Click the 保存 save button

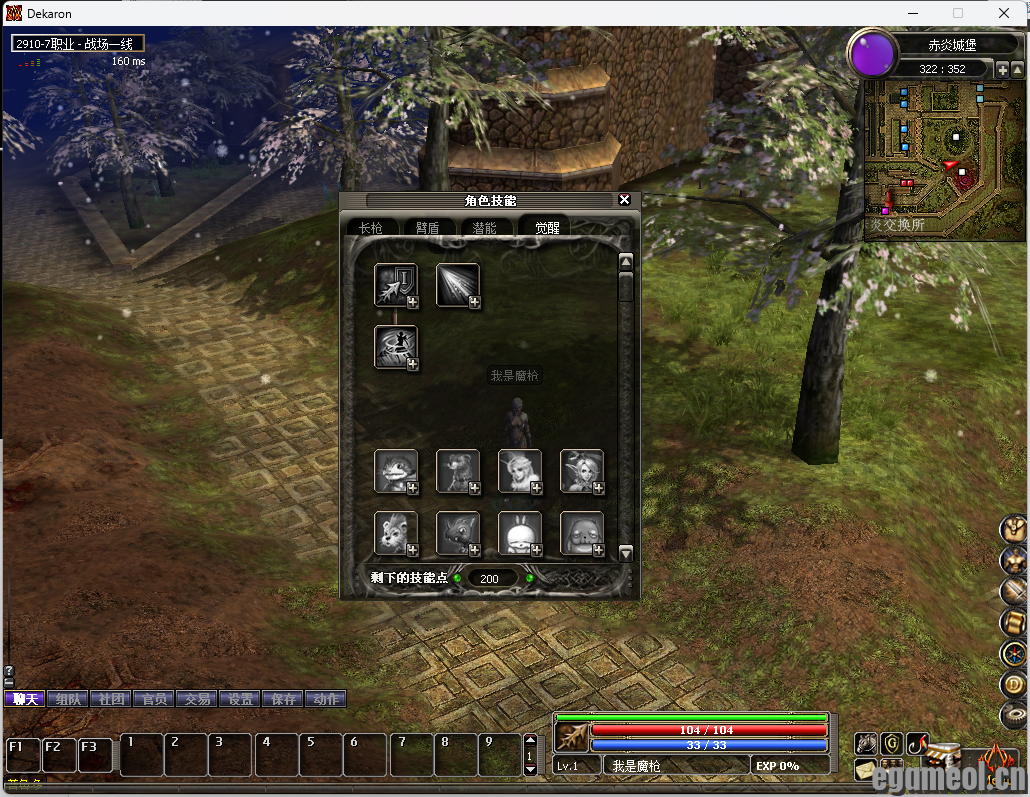(x=283, y=699)
